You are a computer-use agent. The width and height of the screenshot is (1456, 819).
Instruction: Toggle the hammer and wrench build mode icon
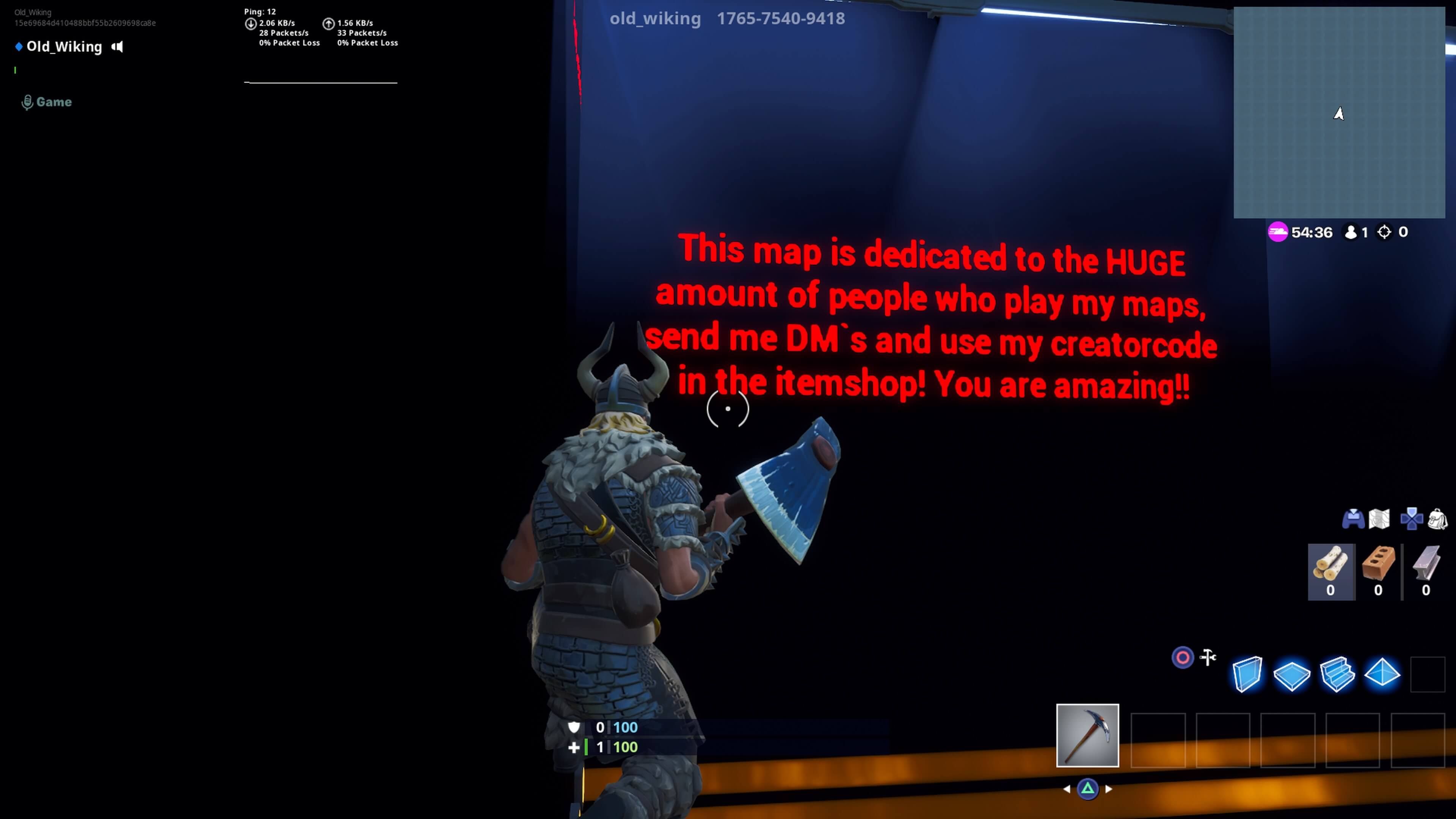[x=1208, y=657]
